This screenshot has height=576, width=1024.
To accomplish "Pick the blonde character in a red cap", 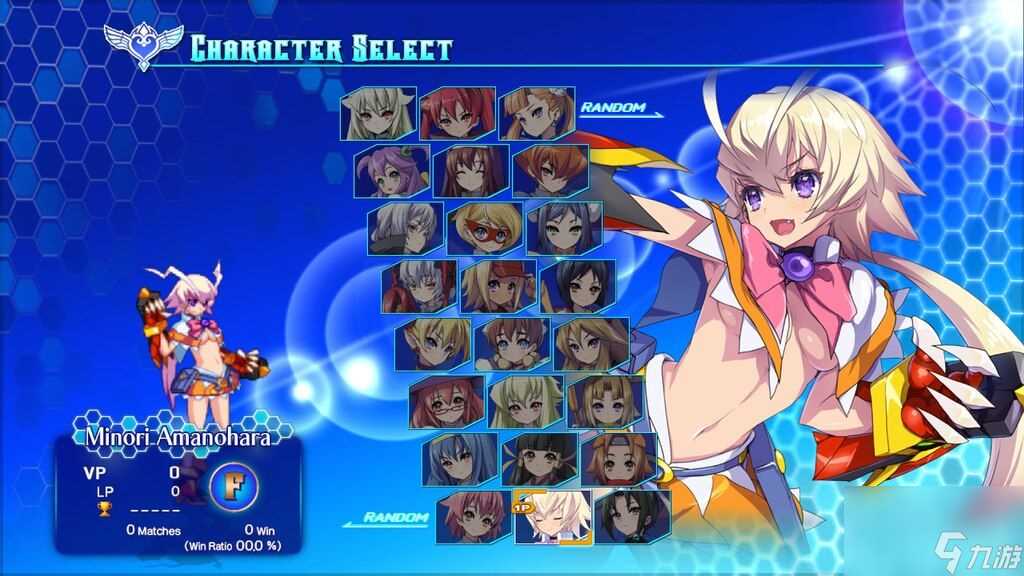I will coord(498,286).
